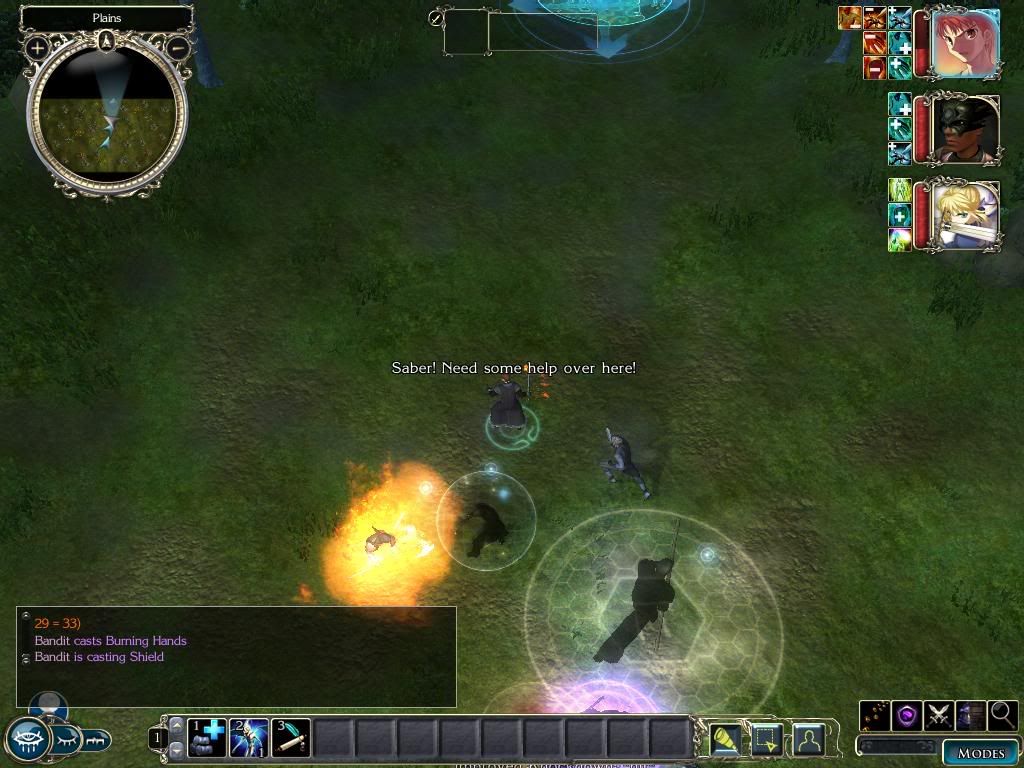Toggle the crossed swords combat mode
The width and height of the screenshot is (1024, 768).
click(x=938, y=715)
